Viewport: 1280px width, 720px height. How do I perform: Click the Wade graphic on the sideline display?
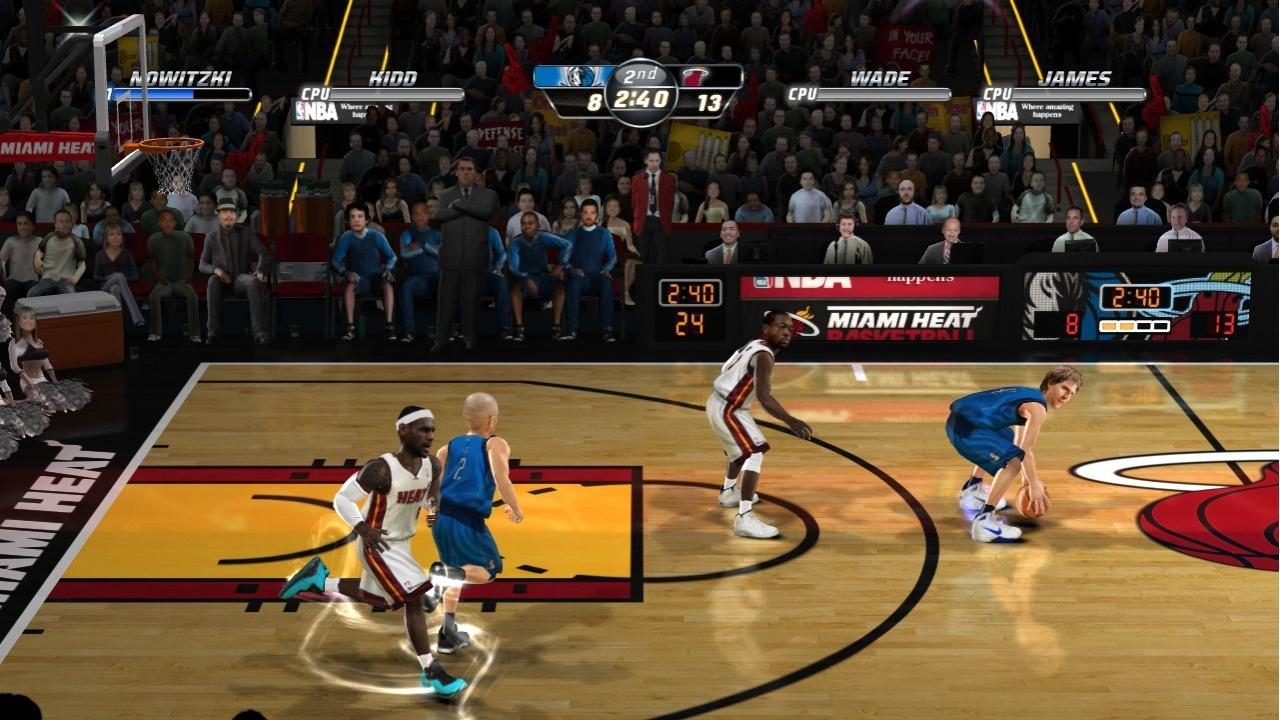pos(775,330)
